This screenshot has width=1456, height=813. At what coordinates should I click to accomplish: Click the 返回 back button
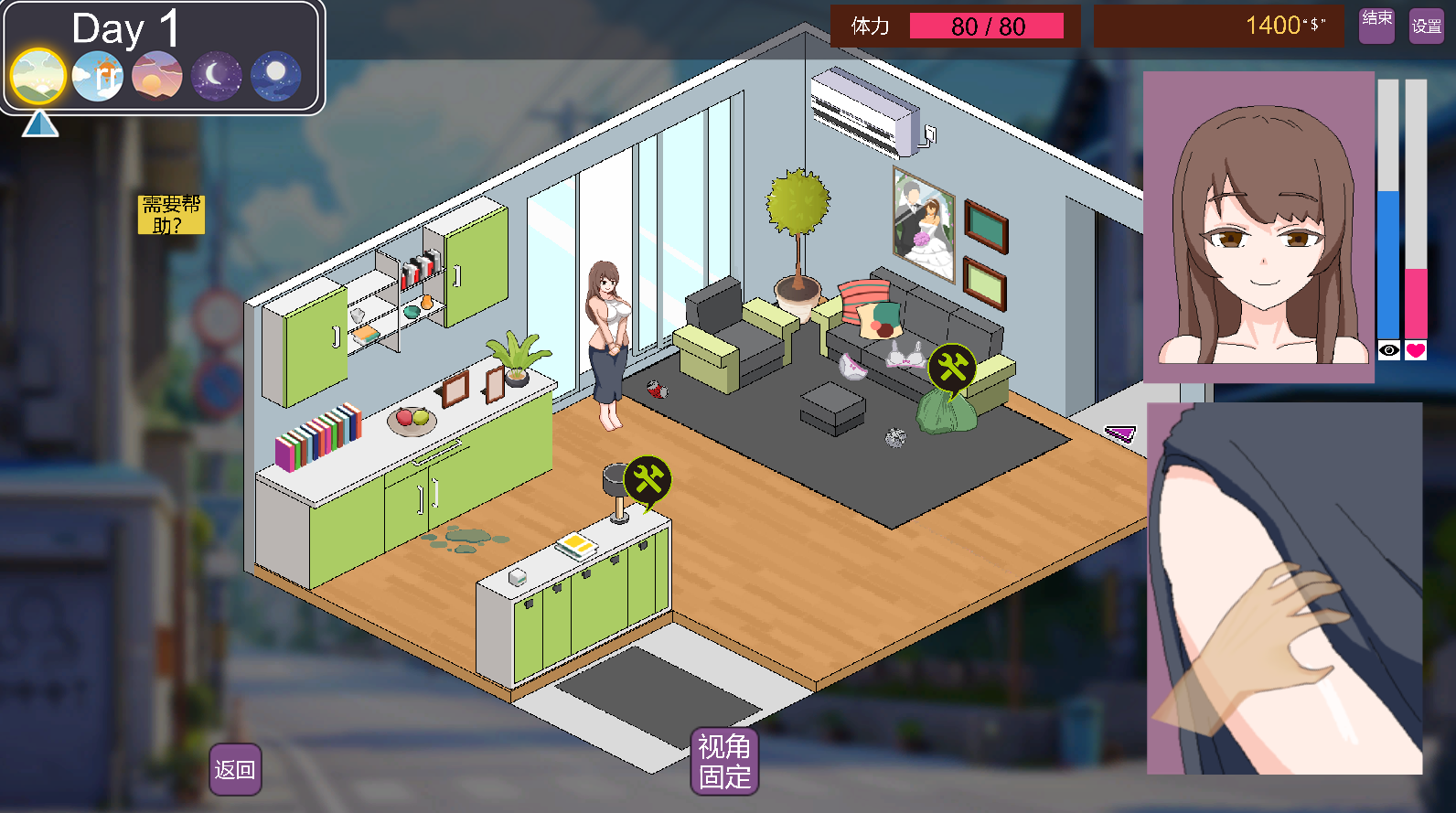[x=235, y=770]
